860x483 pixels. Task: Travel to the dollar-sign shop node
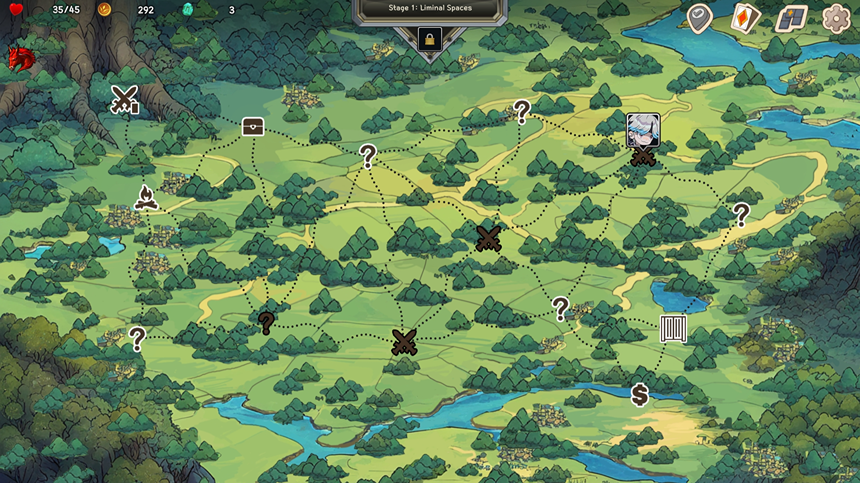click(640, 396)
